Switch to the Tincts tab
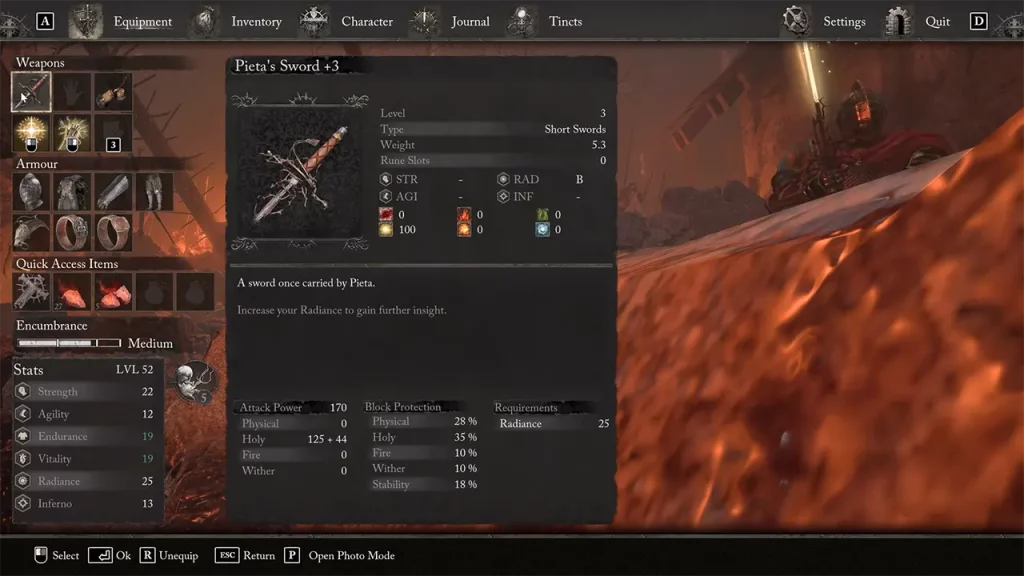The image size is (1024, 576). pyautogui.click(x=565, y=22)
